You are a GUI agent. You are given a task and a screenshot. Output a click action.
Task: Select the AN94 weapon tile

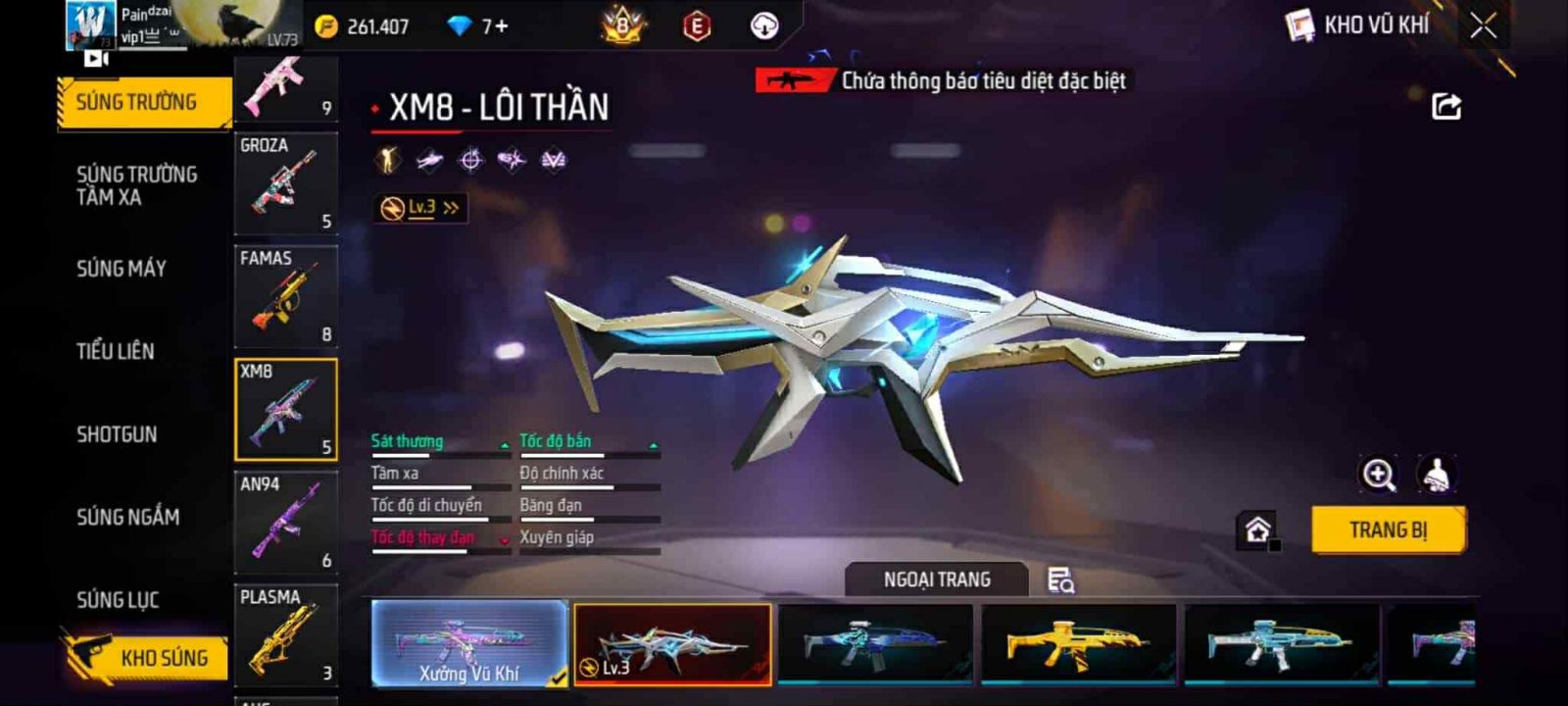pyautogui.click(x=285, y=523)
